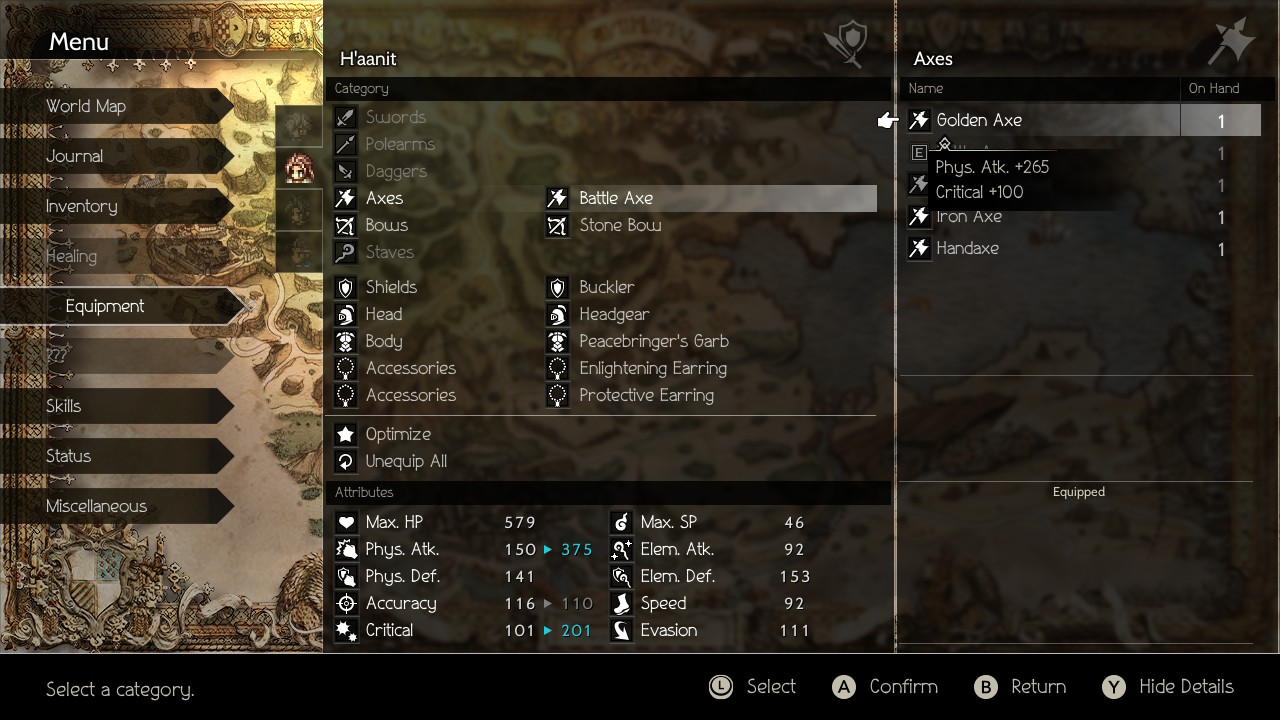
Task: Click the sword-and-shield icon above the categories
Action: point(846,44)
